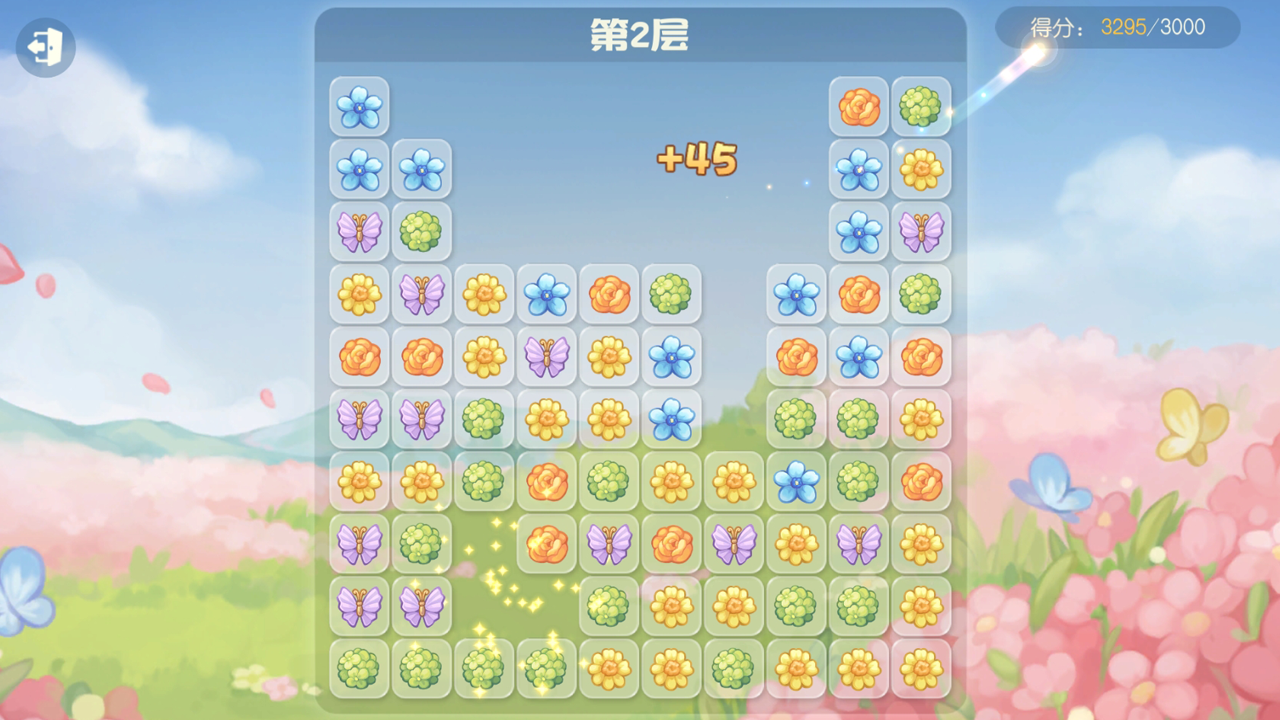This screenshot has width=1280, height=720.
Task: Select a purple butterfly tile
Action: (x=359, y=232)
